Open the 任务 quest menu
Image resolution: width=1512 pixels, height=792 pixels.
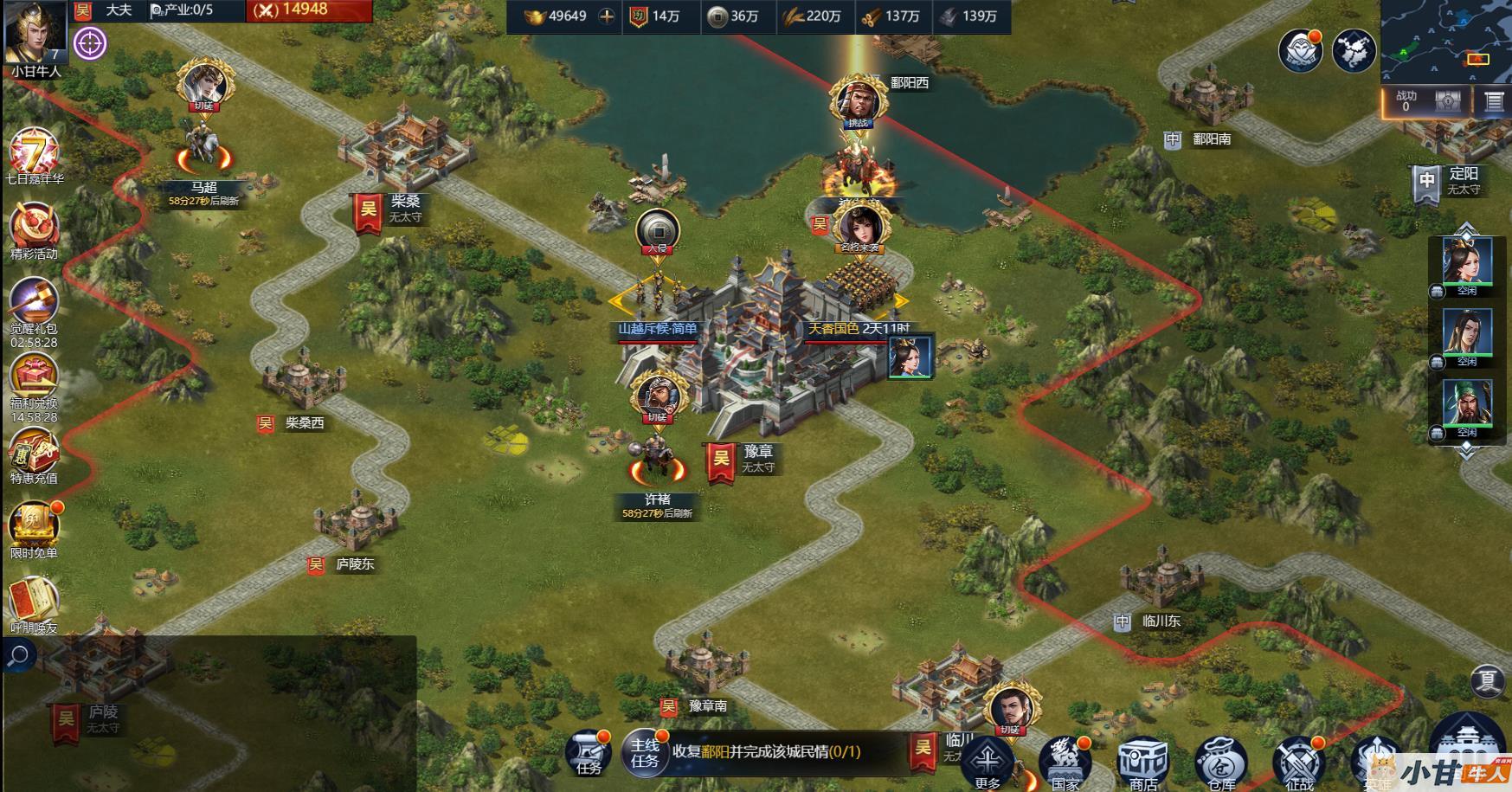(x=589, y=751)
